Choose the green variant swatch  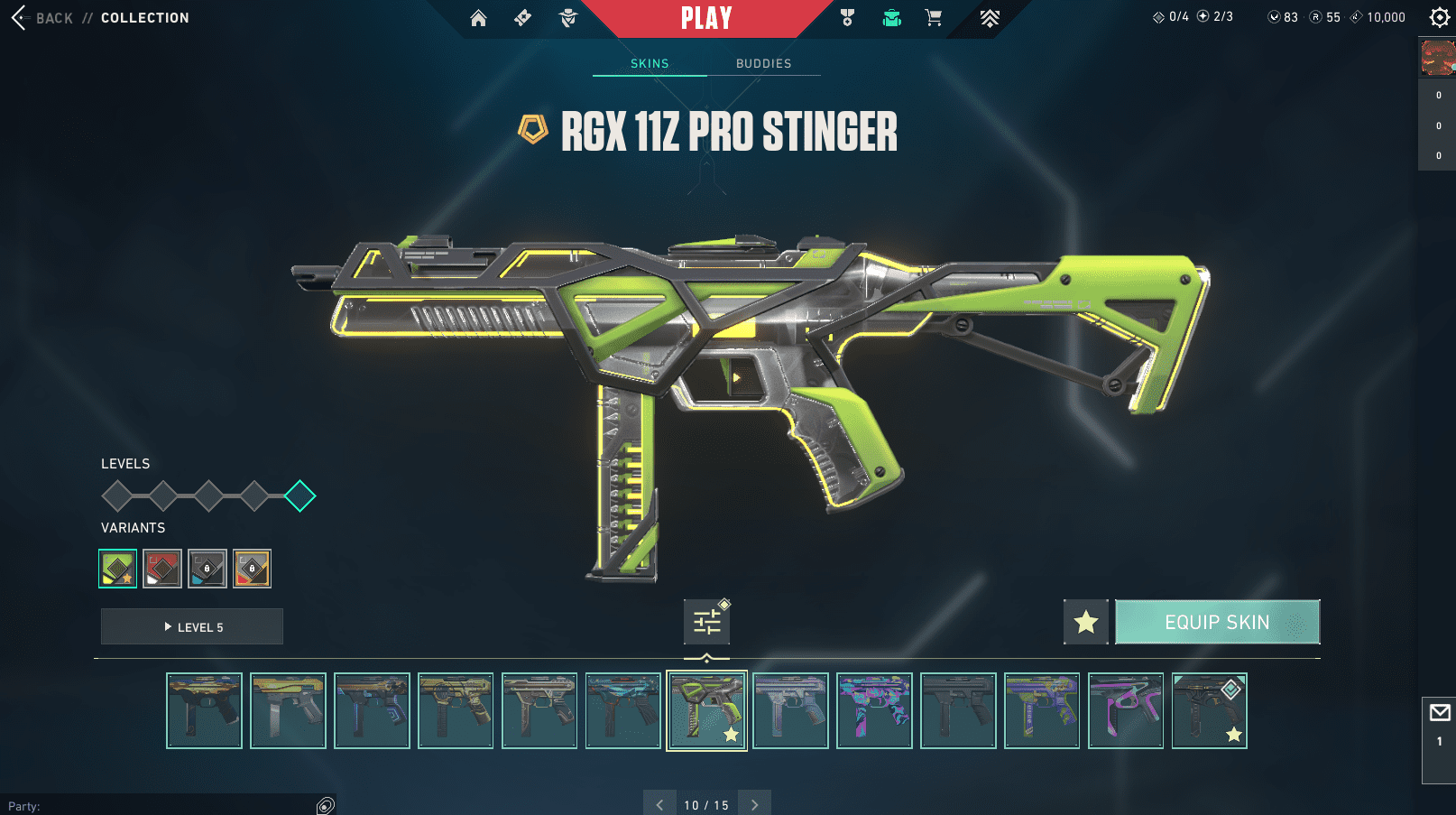[x=118, y=569]
